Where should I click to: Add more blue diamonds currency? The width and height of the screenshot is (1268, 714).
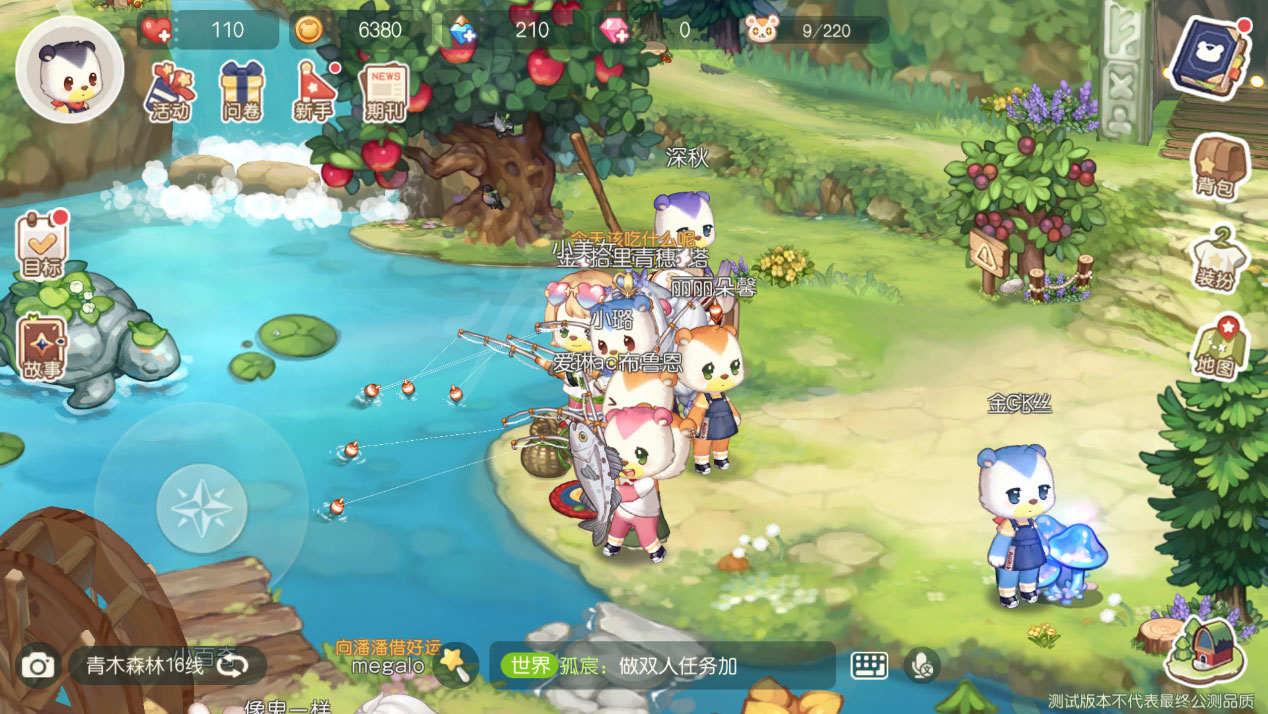pos(463,31)
